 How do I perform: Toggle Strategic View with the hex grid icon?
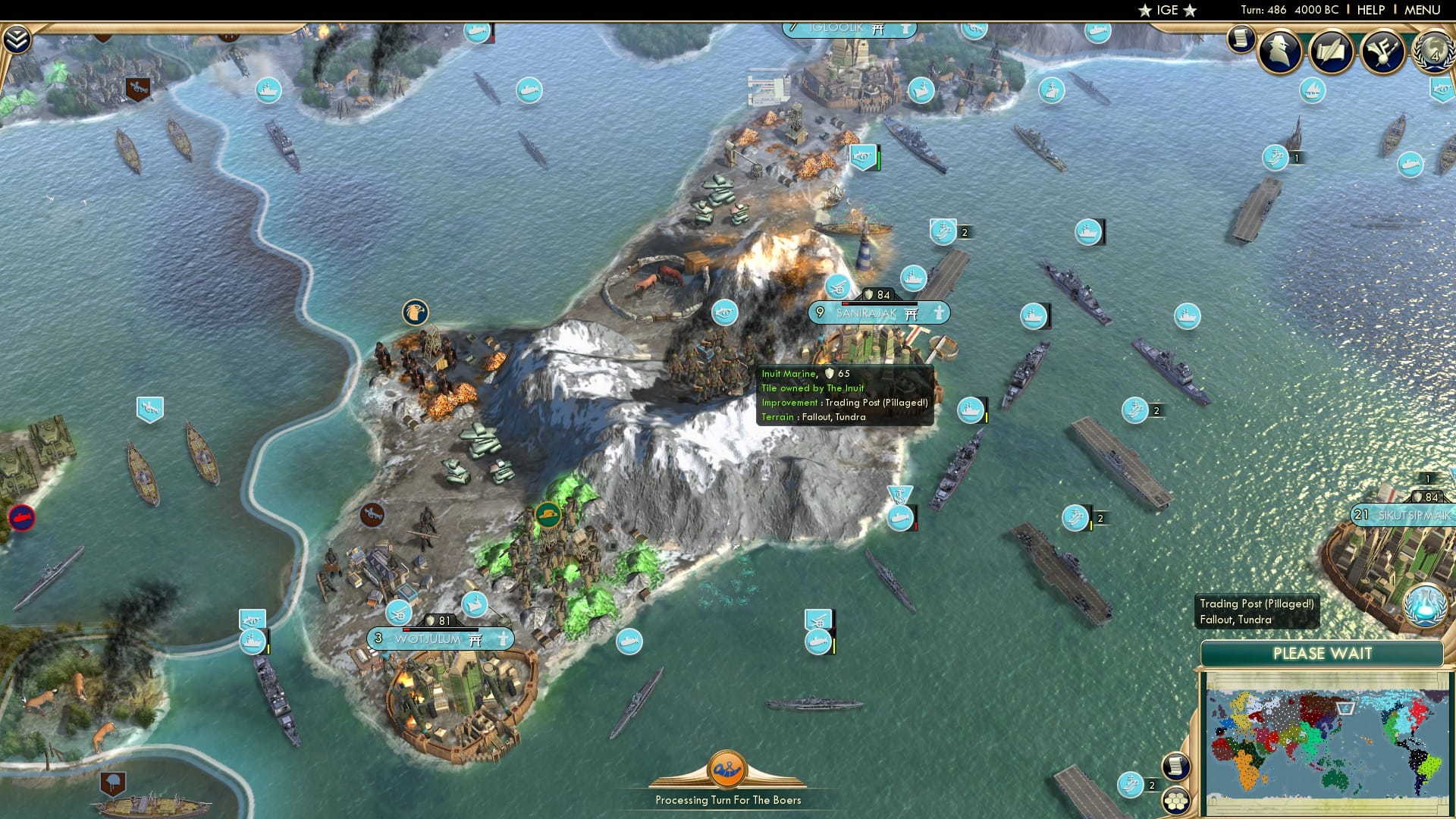coord(1175,802)
